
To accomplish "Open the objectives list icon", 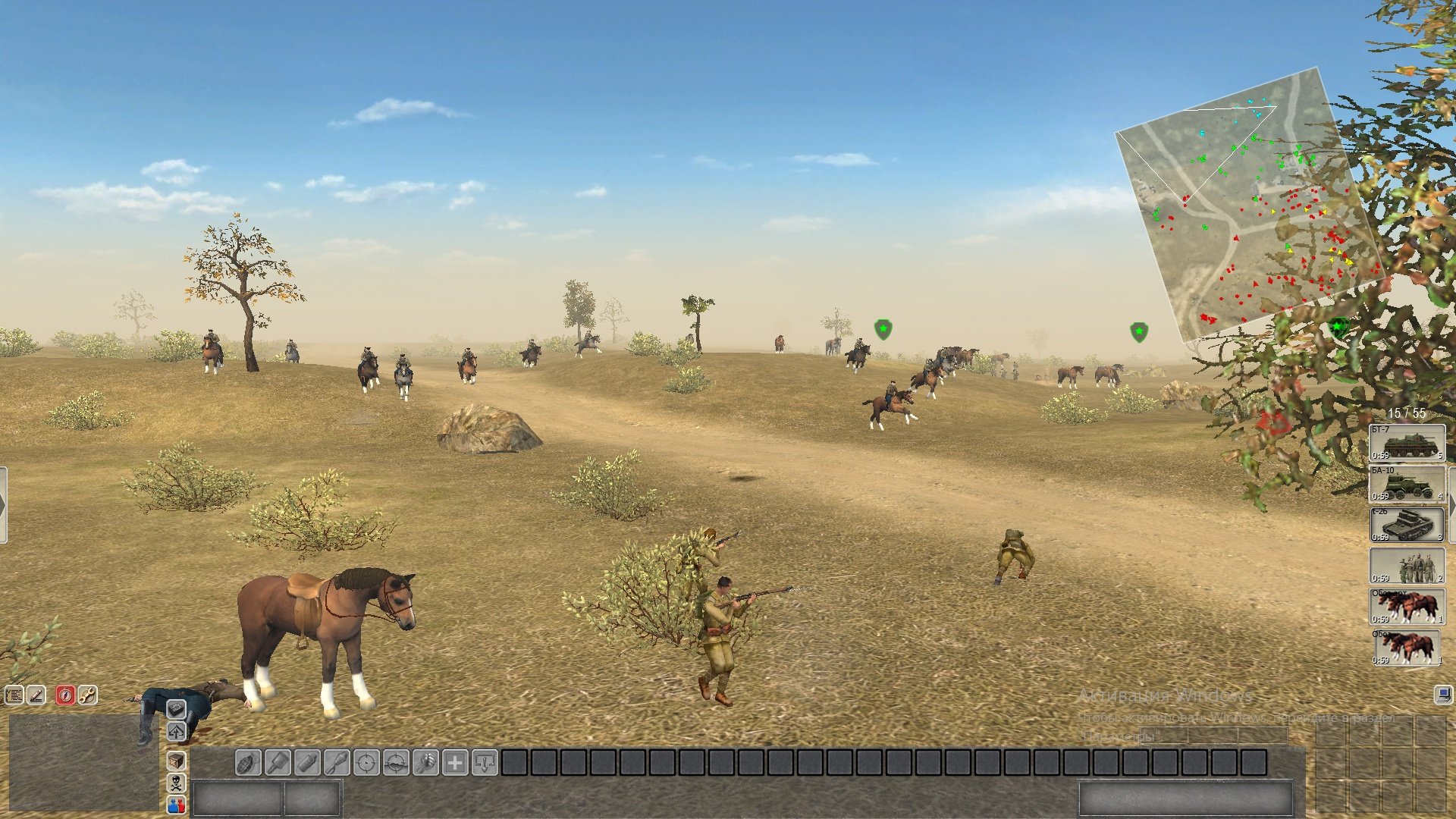I will tap(14, 695).
